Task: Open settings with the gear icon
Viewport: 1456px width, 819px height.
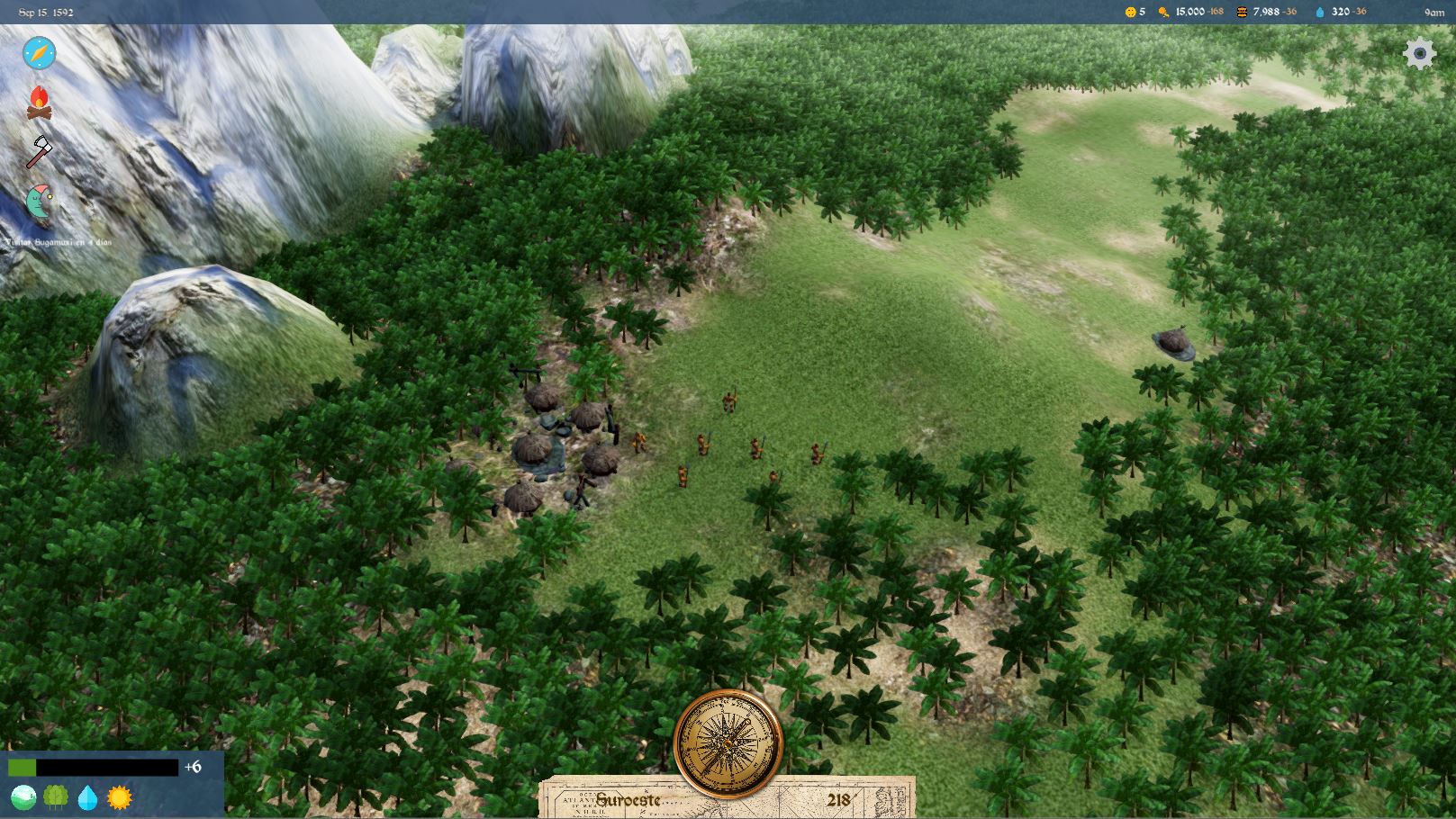Action: [x=1419, y=54]
